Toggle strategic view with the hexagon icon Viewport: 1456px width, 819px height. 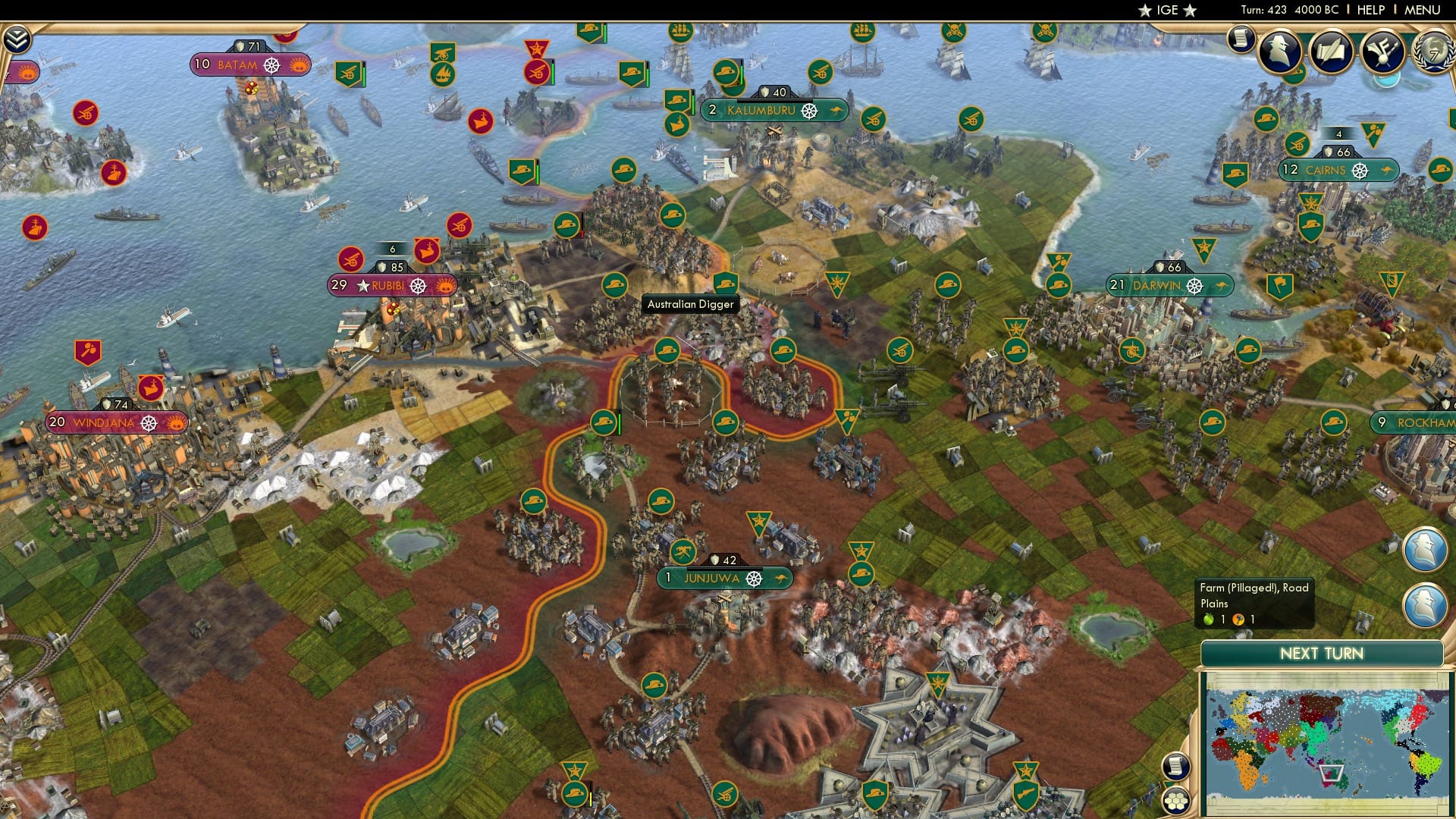coord(1177,800)
